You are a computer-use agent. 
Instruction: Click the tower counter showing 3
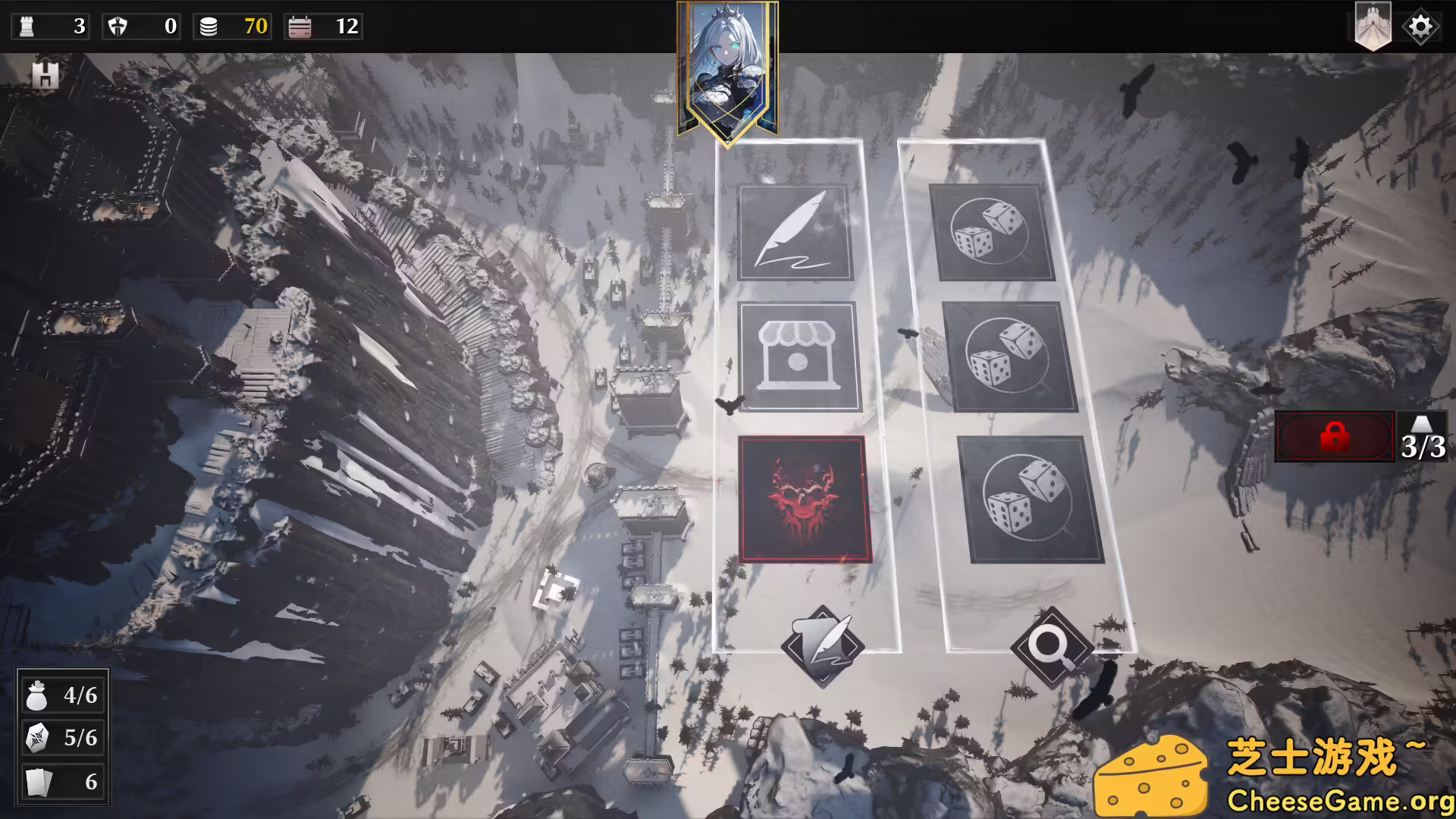pos(50,27)
